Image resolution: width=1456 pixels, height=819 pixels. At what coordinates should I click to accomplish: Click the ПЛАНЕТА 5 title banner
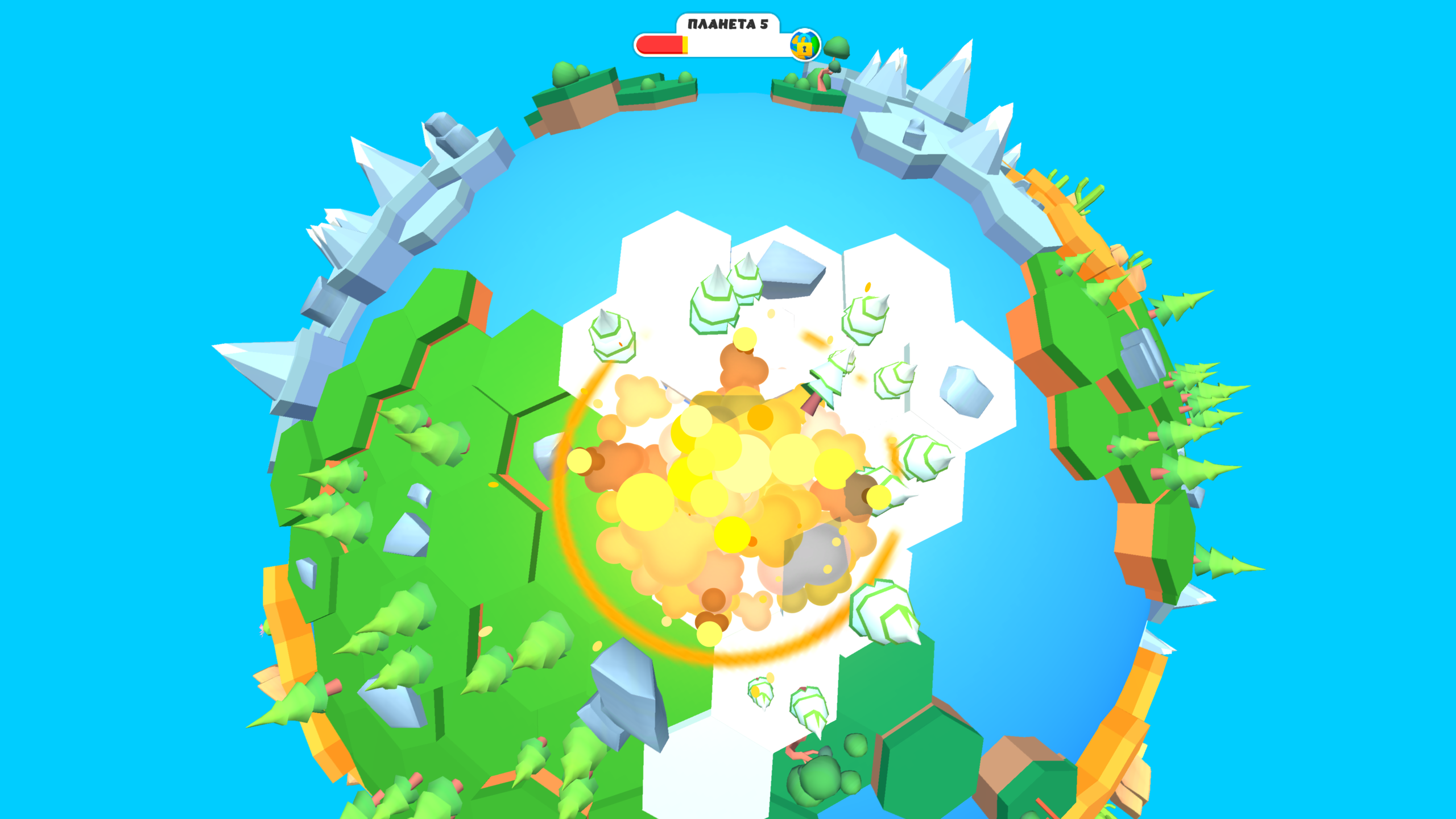(x=727, y=25)
